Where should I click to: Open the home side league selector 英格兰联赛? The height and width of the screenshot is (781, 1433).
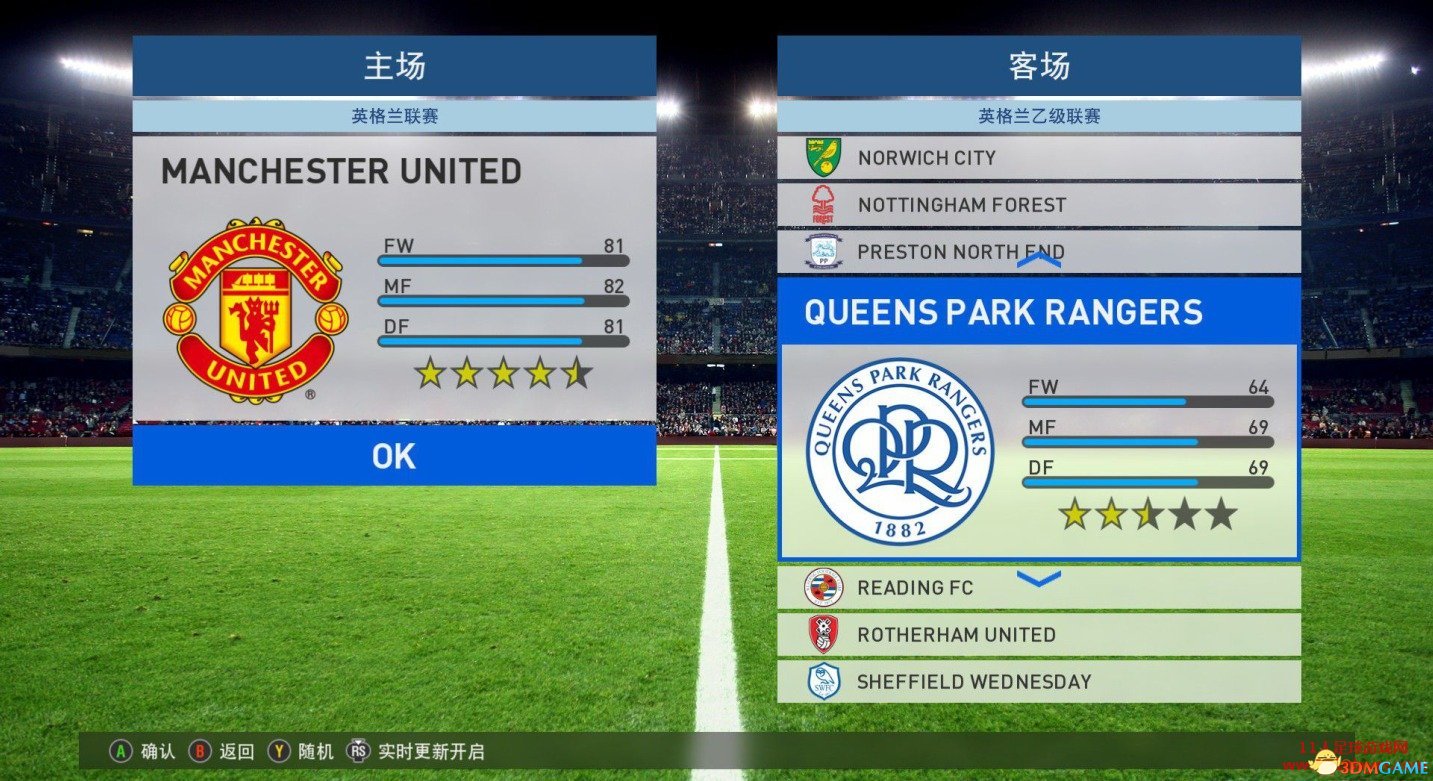pyautogui.click(x=394, y=116)
